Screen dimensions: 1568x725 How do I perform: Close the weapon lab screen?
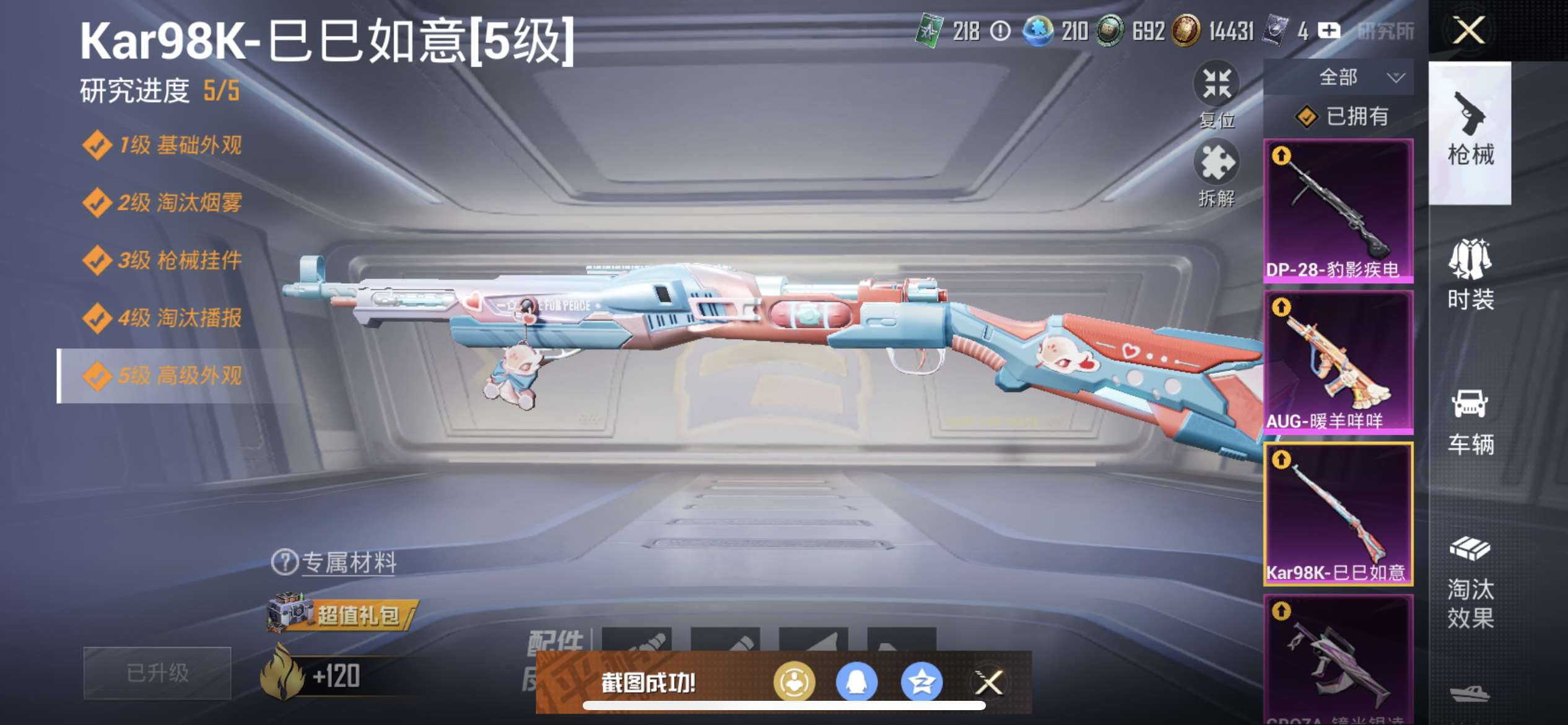click(x=1468, y=30)
